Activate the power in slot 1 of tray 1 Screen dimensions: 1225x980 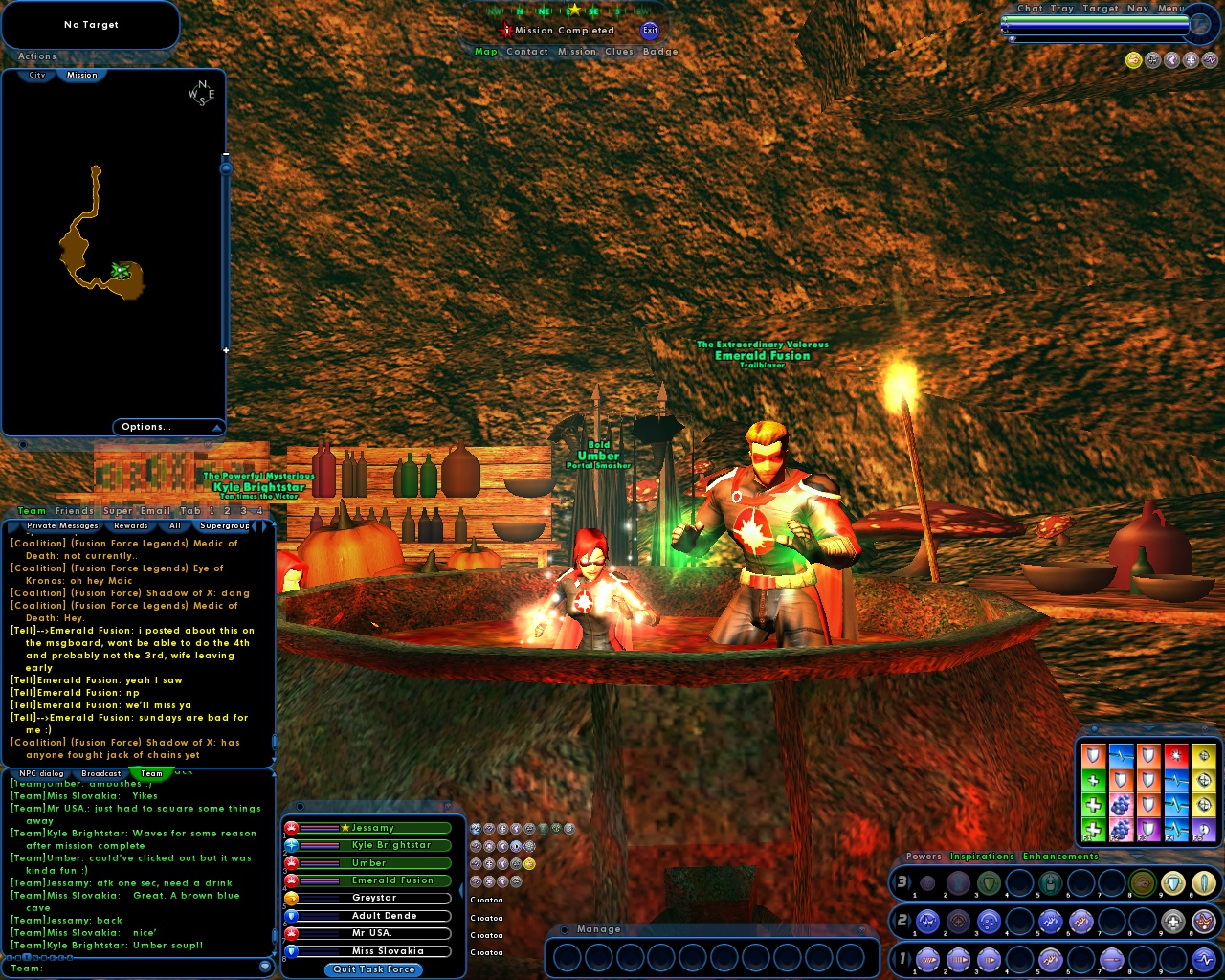[x=926, y=960]
